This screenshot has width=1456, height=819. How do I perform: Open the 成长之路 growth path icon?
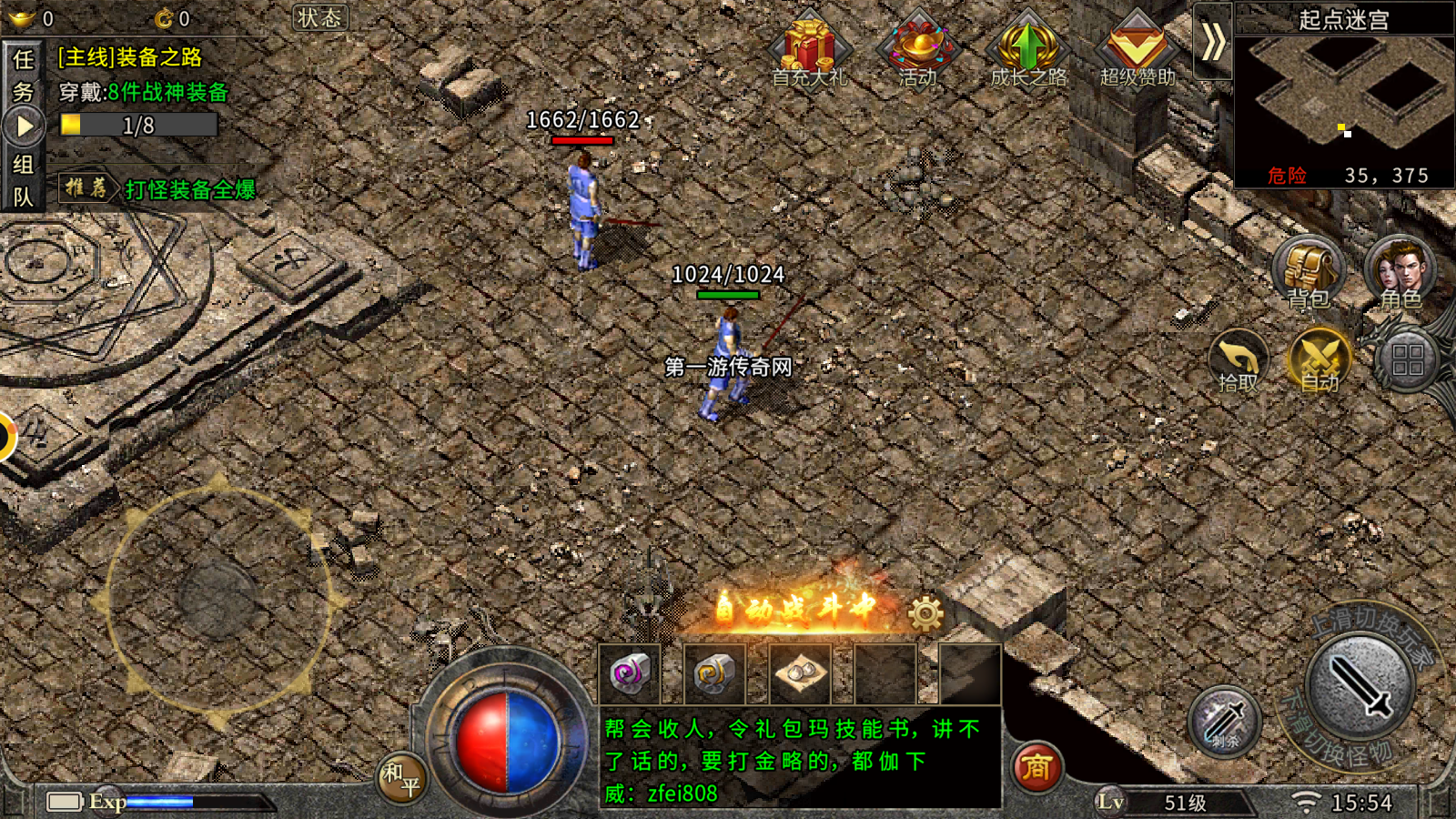(1028, 47)
